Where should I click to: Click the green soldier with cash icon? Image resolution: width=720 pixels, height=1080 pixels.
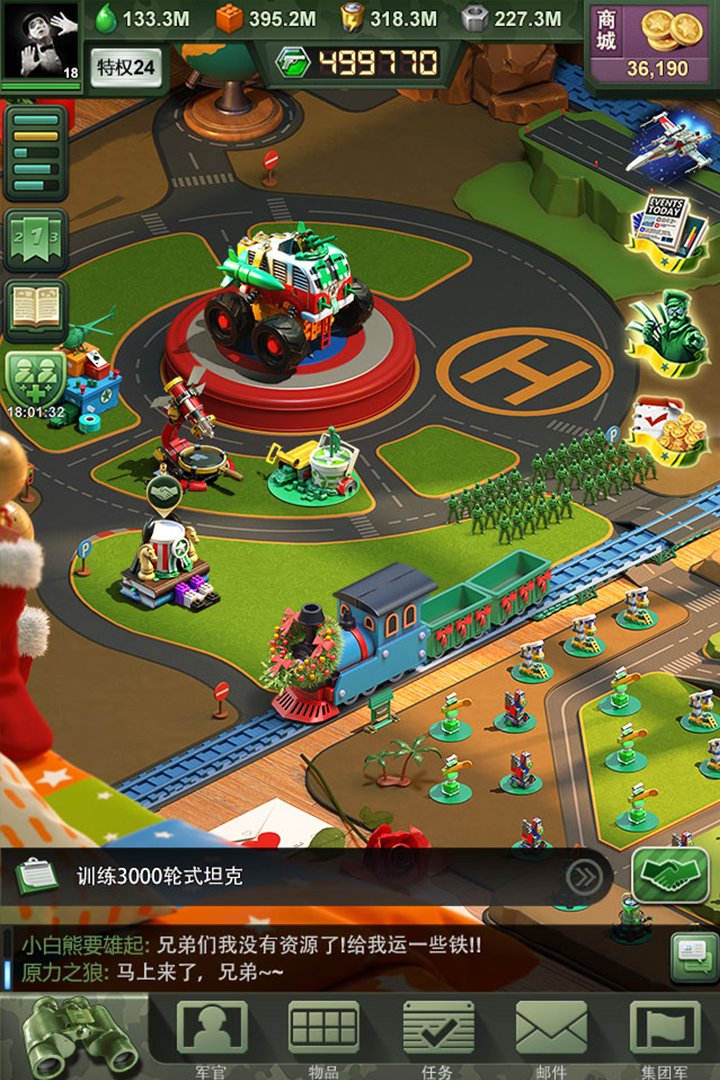pos(664,328)
